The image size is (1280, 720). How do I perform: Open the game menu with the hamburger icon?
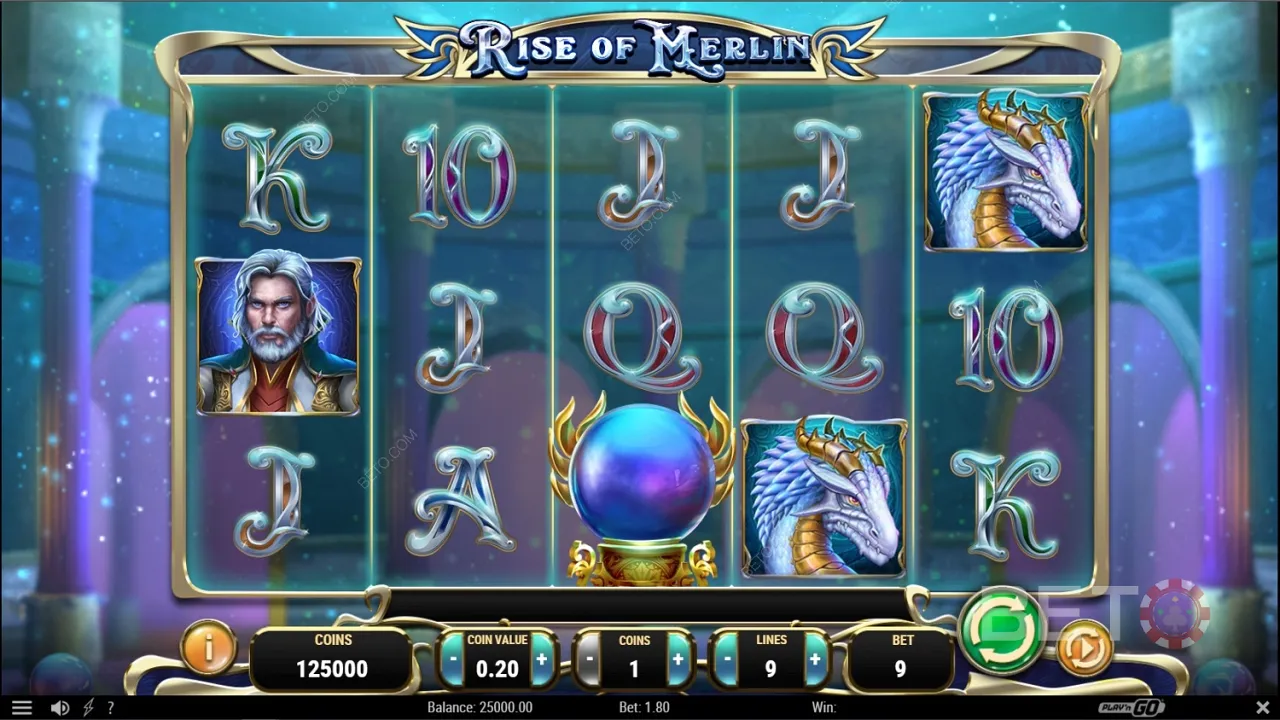click(x=23, y=707)
